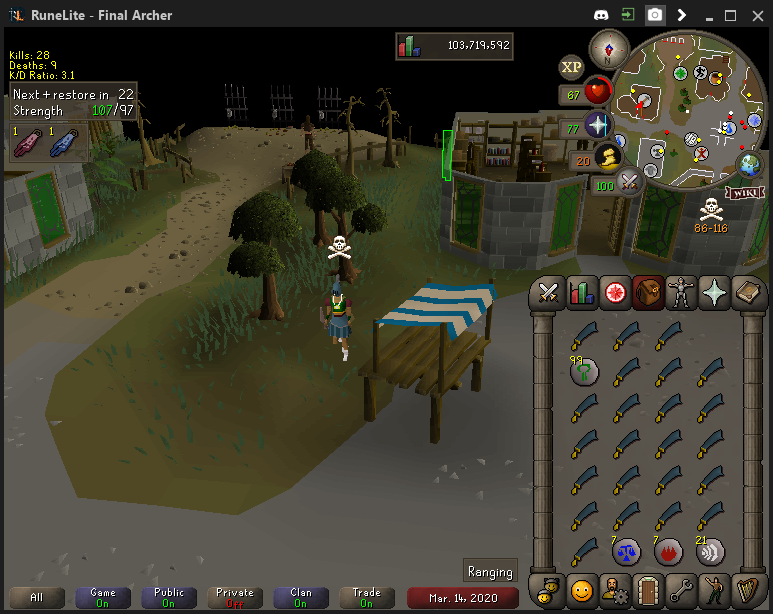Toggle run using the run energy orb
The width and height of the screenshot is (773, 614).
[605, 158]
